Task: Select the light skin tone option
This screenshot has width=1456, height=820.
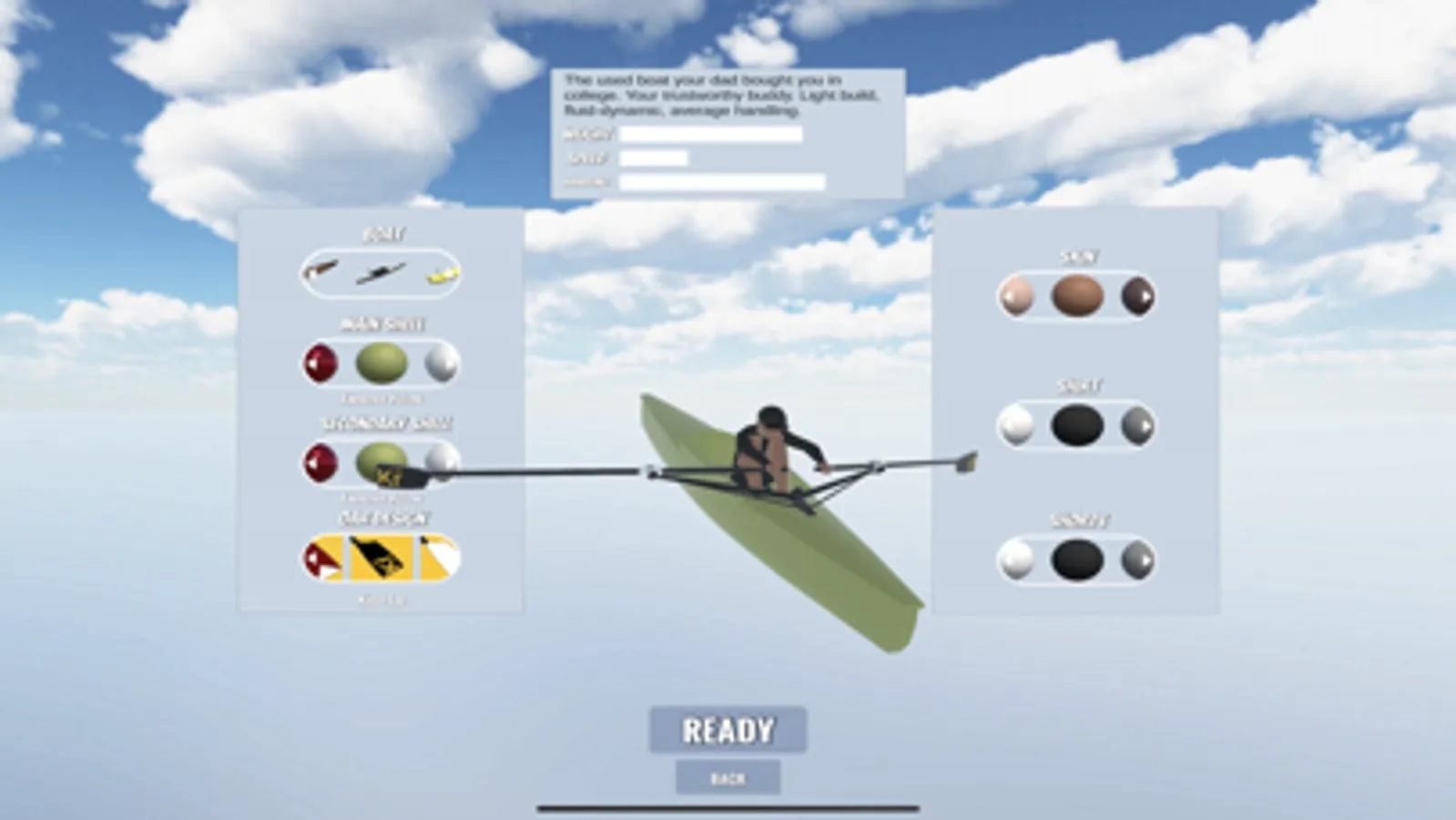Action: tap(1018, 294)
